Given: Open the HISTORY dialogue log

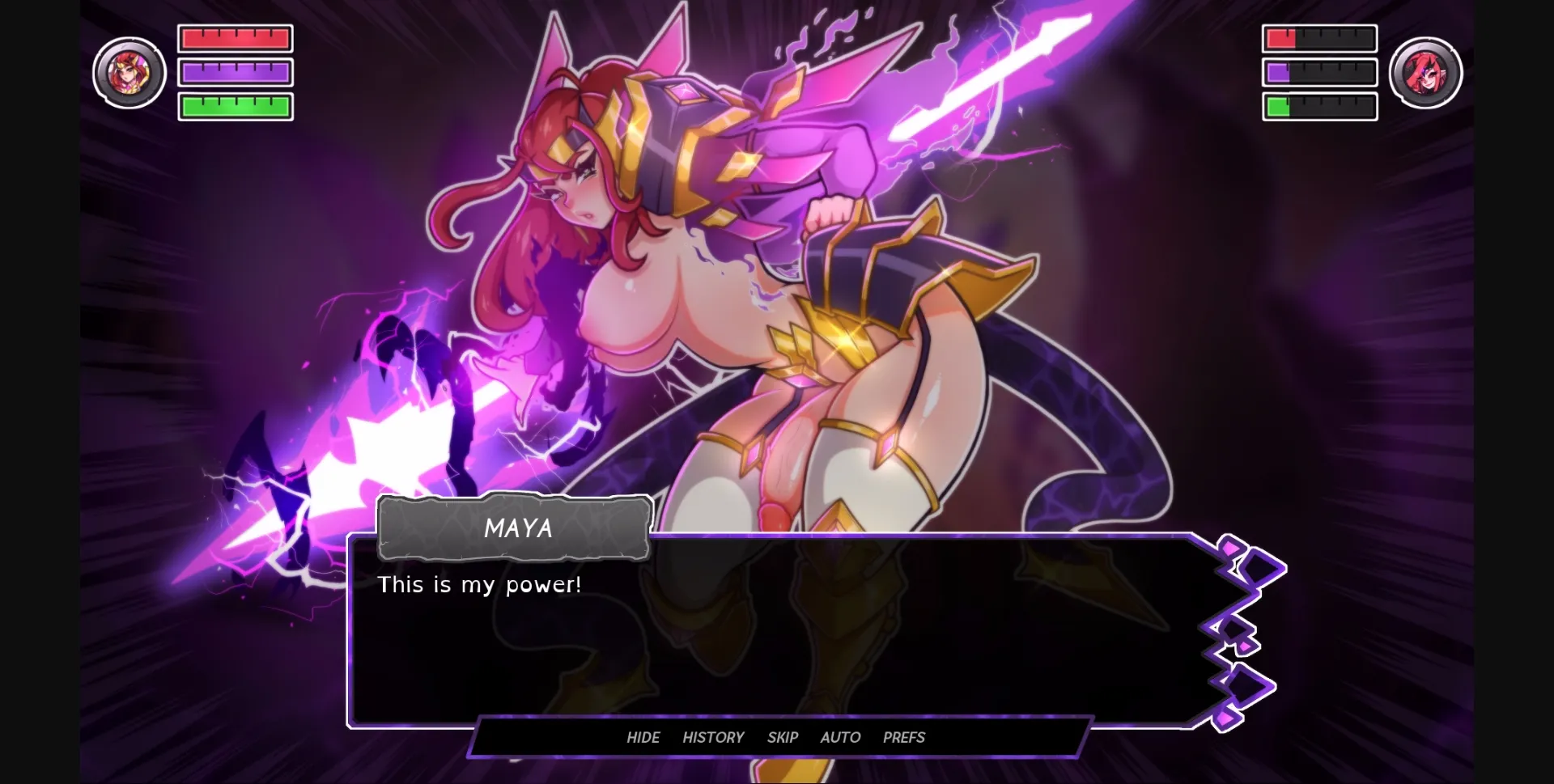Looking at the screenshot, I should pyautogui.click(x=713, y=737).
